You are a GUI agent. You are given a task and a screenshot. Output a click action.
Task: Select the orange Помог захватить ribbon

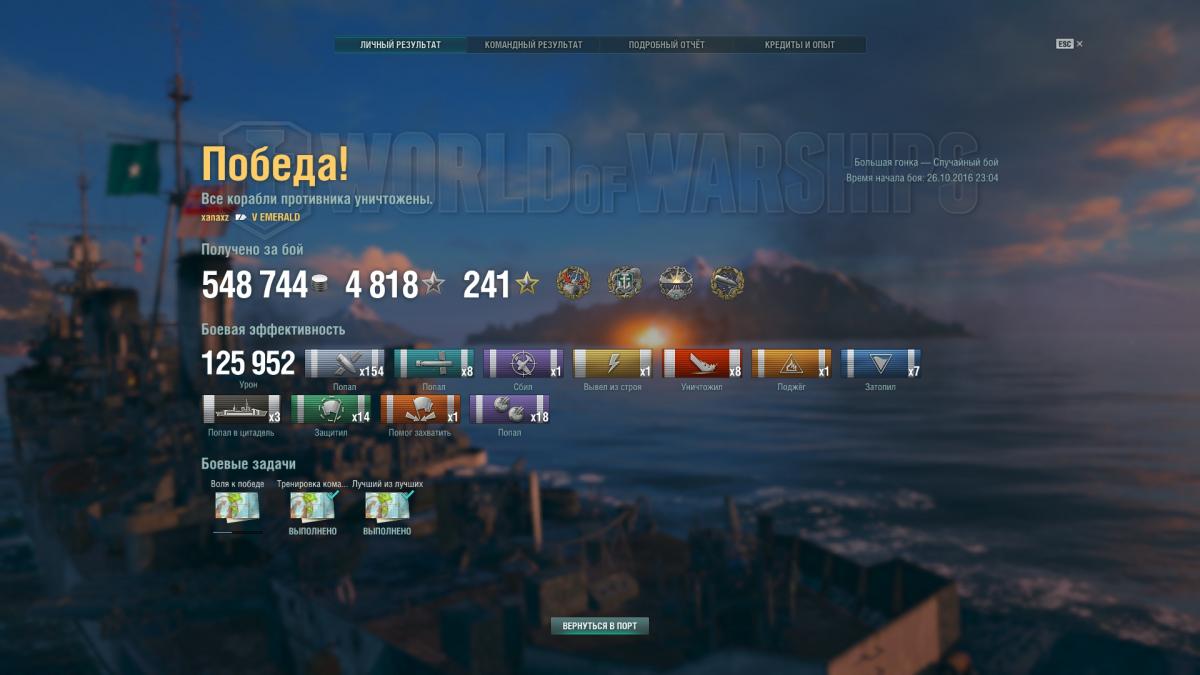coord(420,410)
